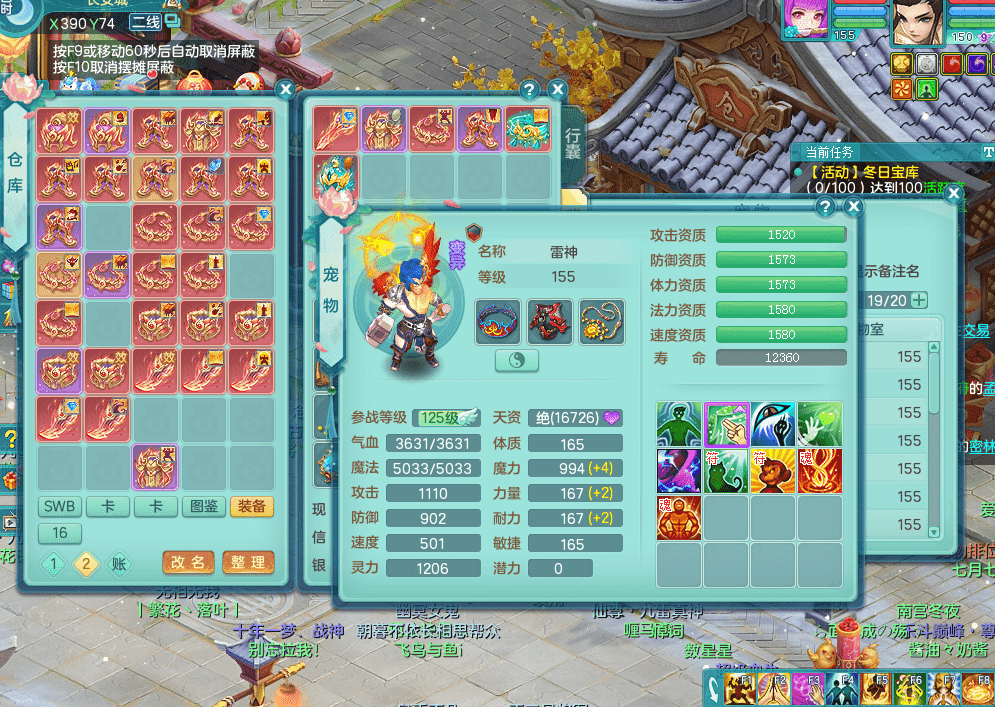Close the pet detail panel
This screenshot has height=707, width=995.
[x=853, y=207]
